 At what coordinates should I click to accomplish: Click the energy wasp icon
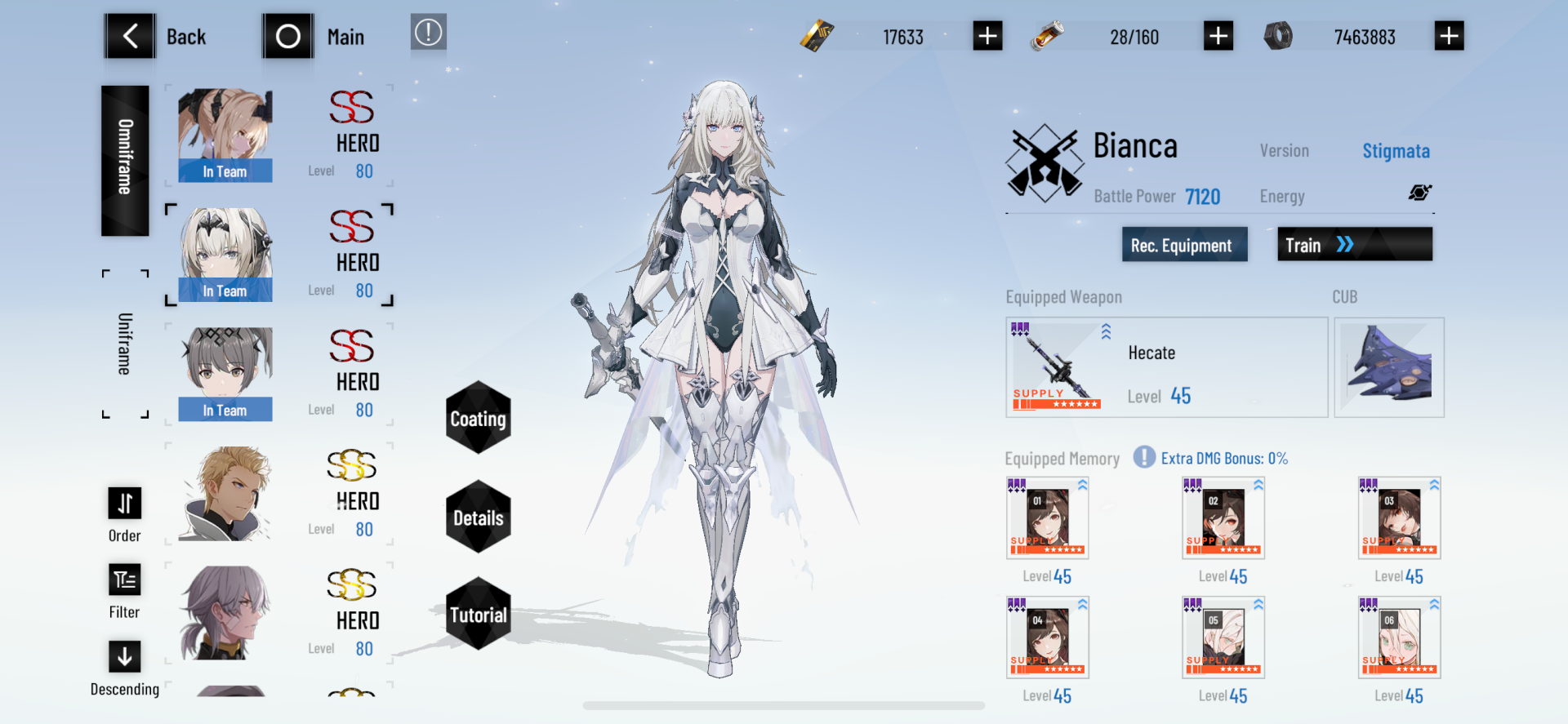(1421, 193)
